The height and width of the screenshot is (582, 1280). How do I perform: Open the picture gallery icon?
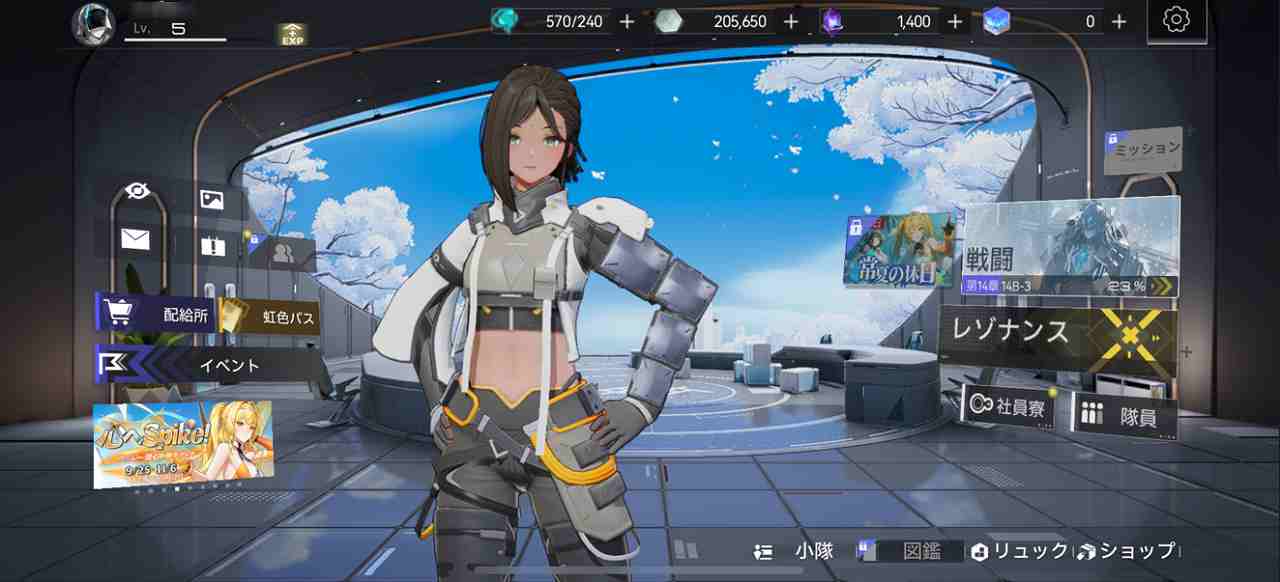click(x=211, y=199)
